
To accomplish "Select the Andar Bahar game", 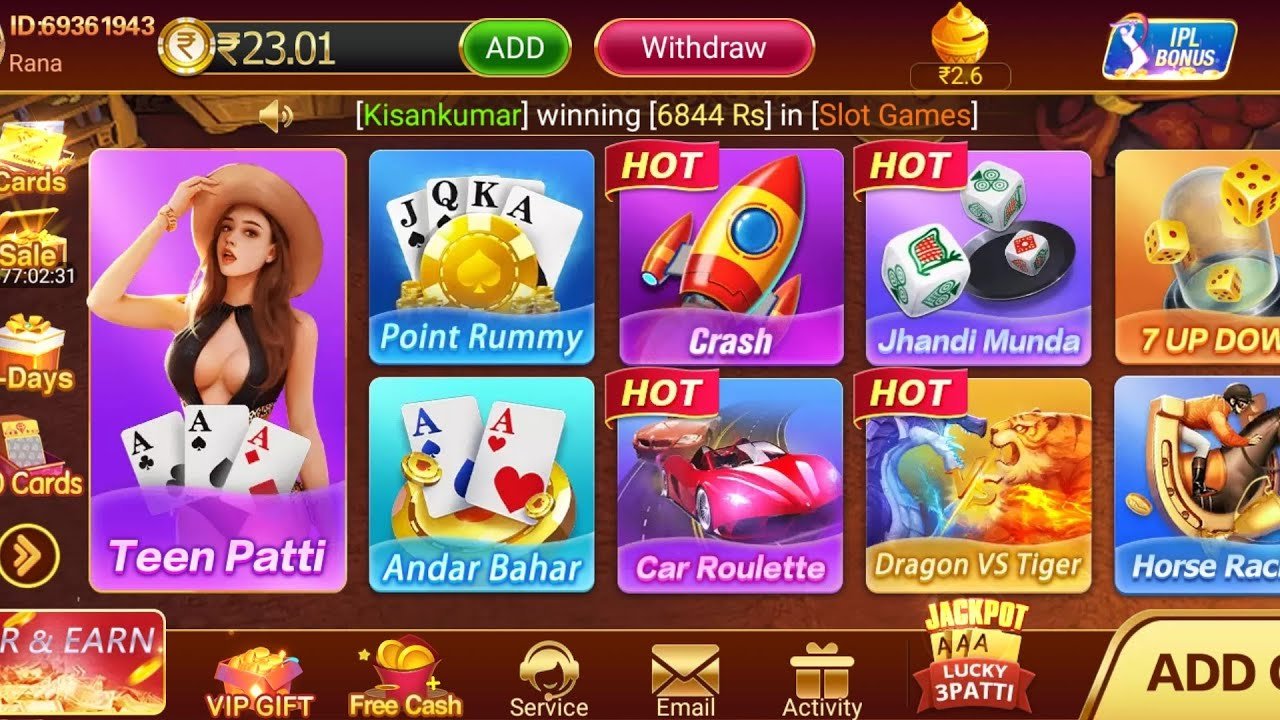I will [x=483, y=480].
